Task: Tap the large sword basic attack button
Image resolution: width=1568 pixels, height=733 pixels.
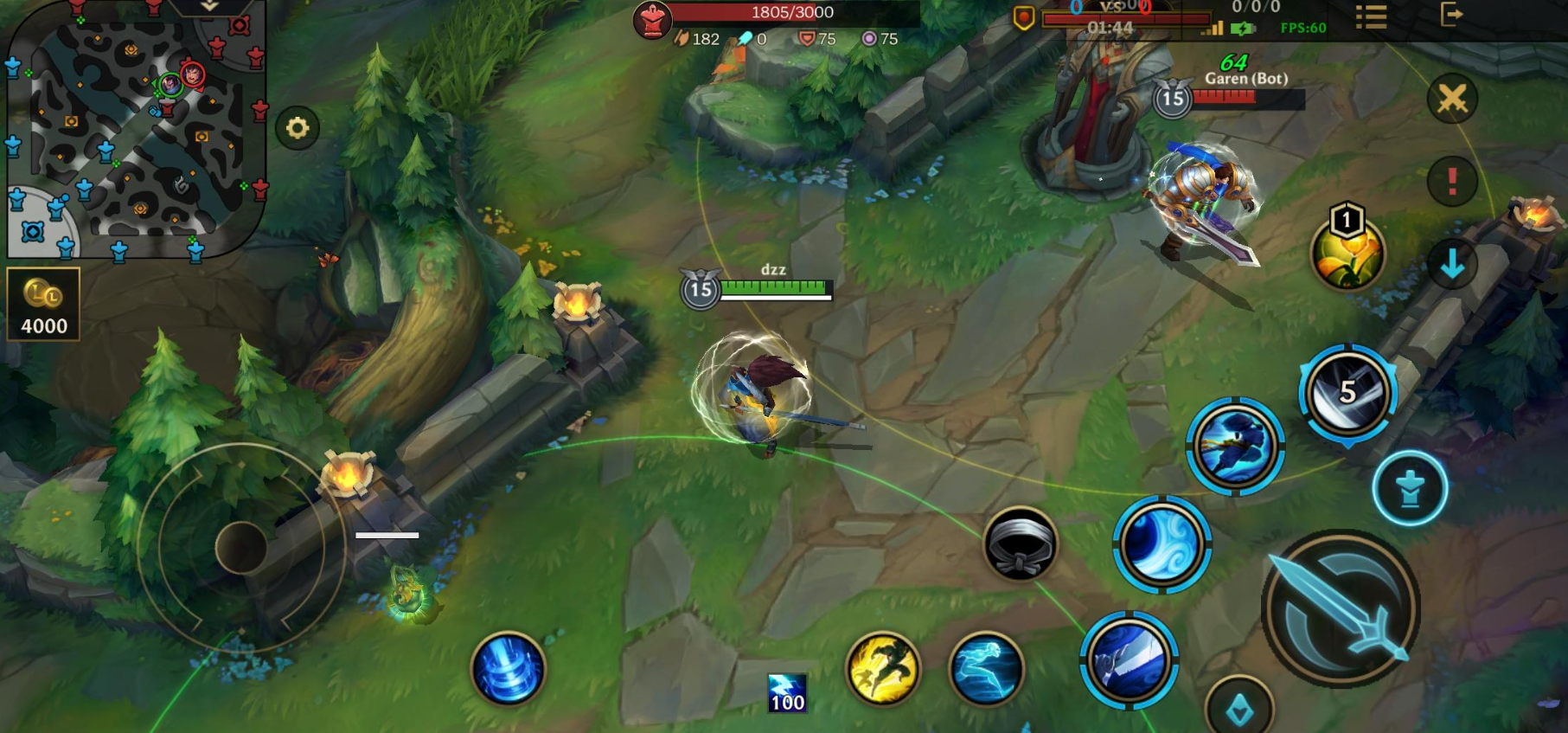Action: coord(1340,608)
